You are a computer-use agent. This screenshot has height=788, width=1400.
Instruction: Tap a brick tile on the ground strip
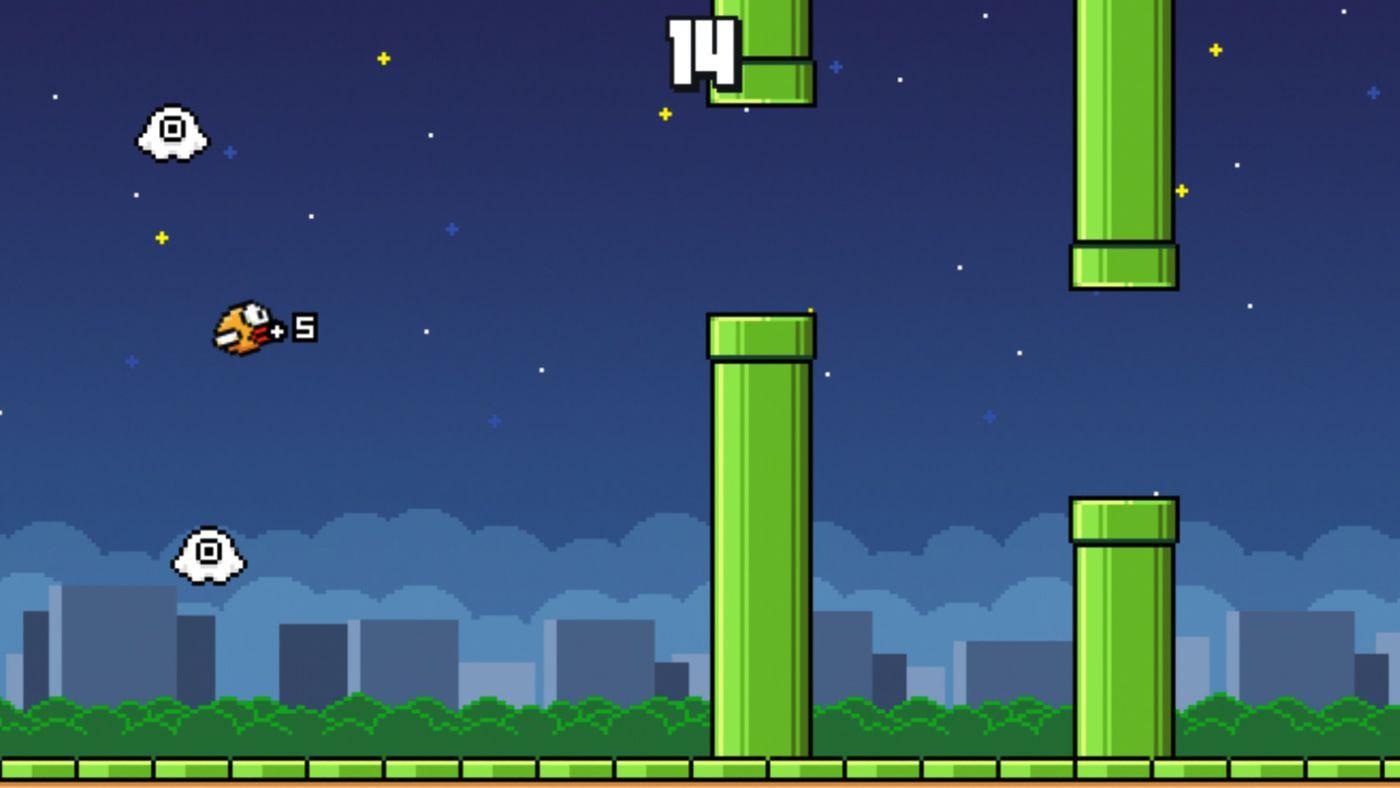pos(300,770)
